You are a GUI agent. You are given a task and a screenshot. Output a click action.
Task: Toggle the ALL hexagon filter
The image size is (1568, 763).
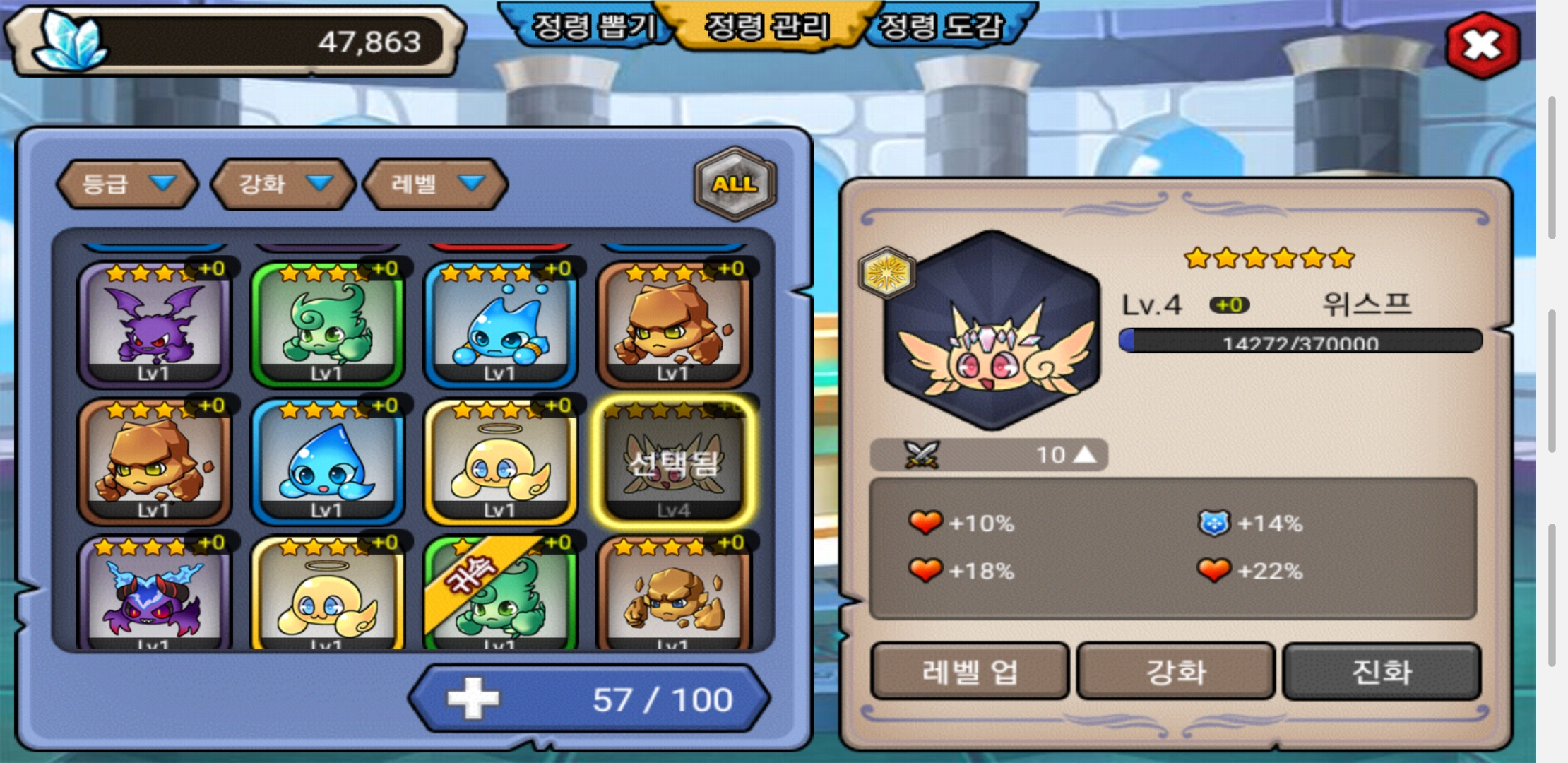coord(735,184)
